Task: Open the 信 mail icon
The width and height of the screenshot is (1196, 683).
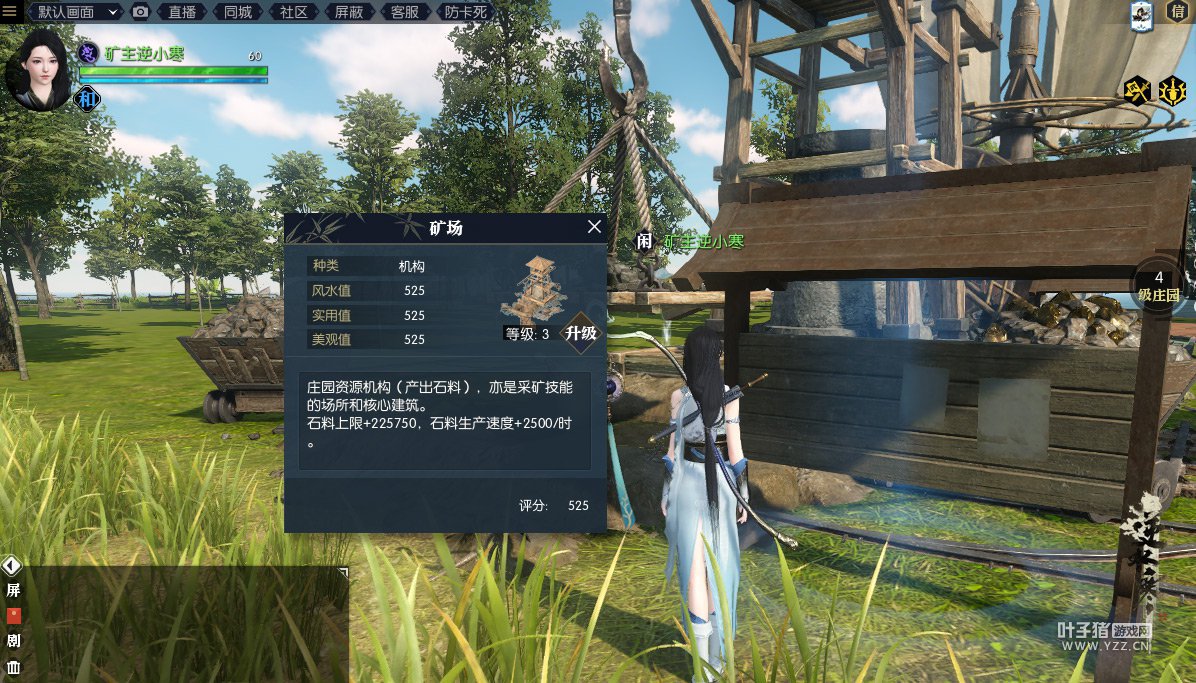Action: (x=1175, y=13)
